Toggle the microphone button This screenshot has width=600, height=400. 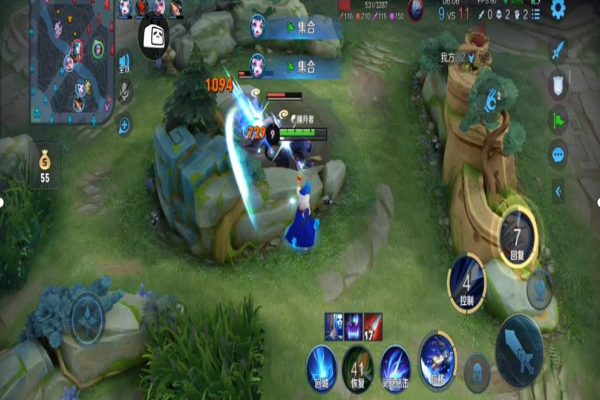pos(125,93)
